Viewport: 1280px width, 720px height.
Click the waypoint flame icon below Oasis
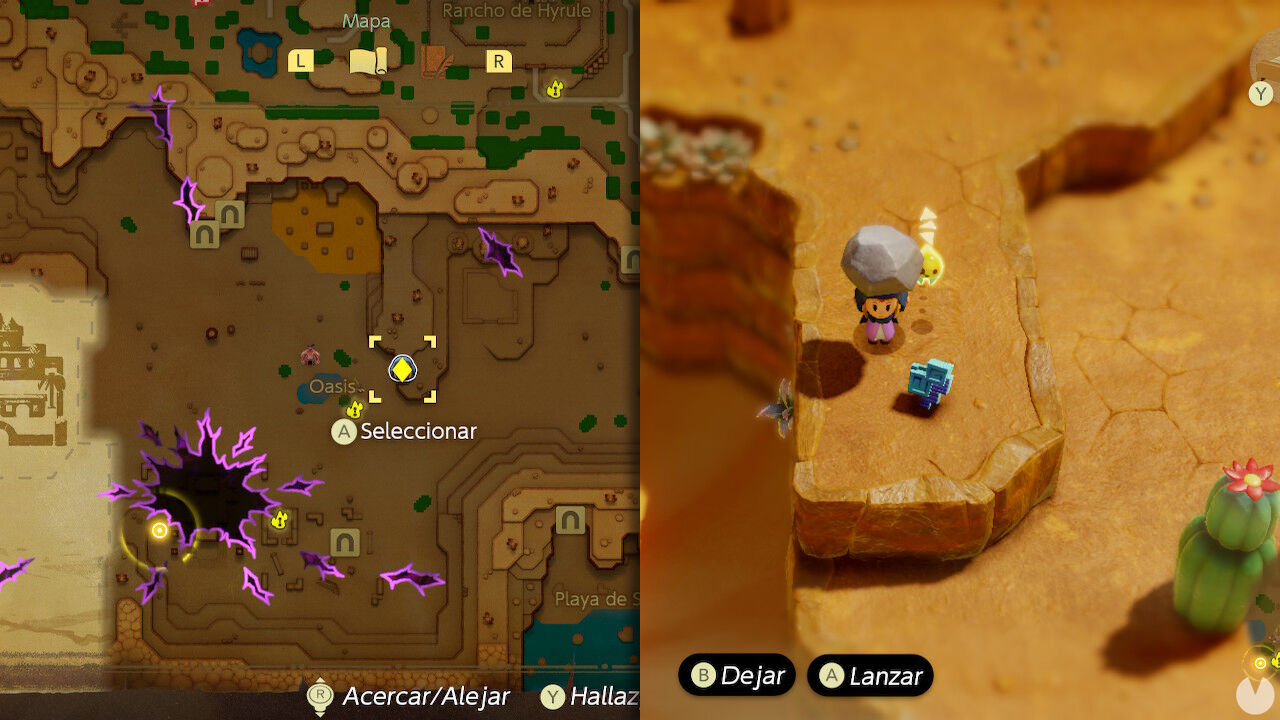click(x=355, y=409)
